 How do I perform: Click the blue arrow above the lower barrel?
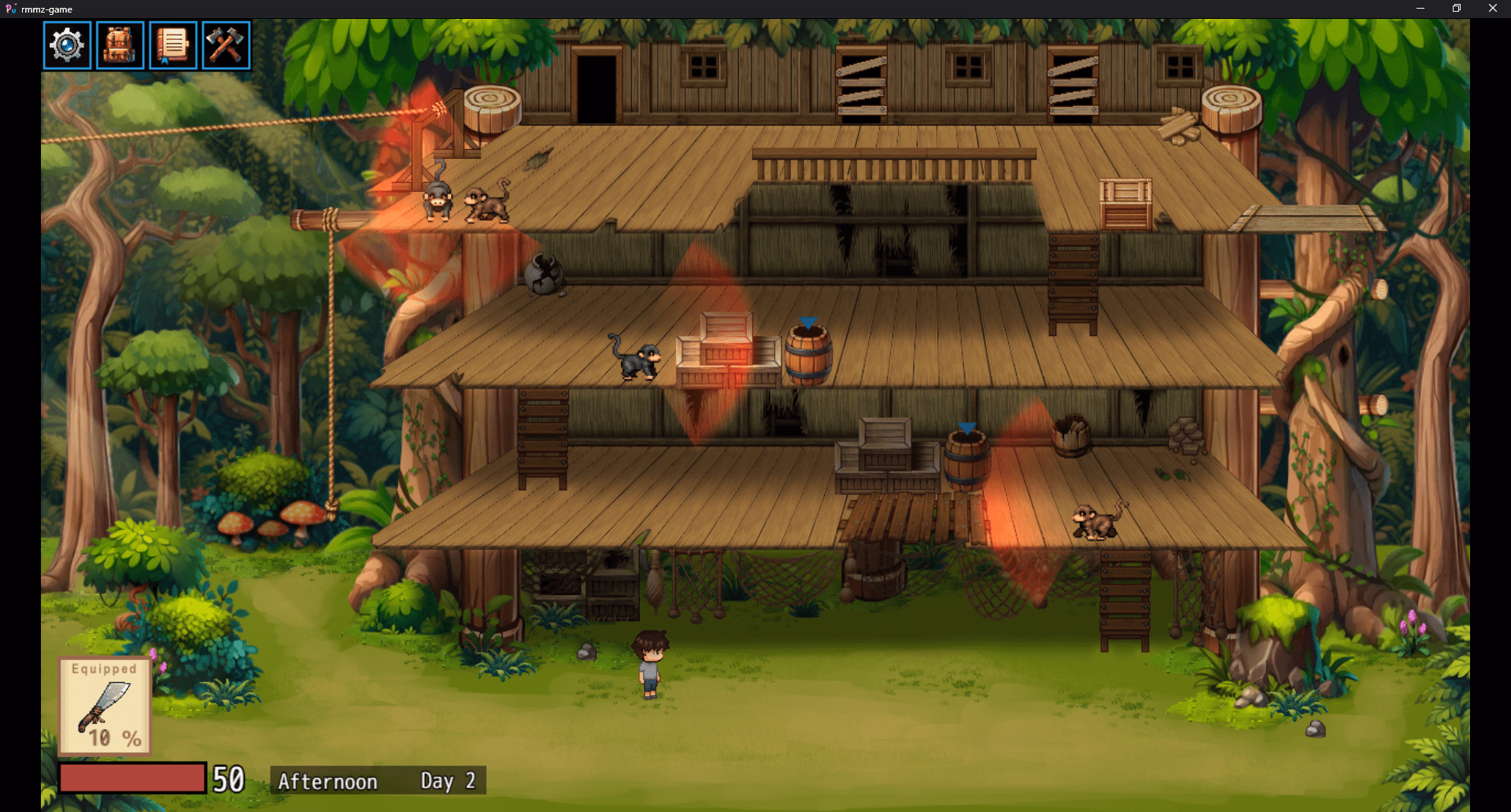tap(965, 426)
